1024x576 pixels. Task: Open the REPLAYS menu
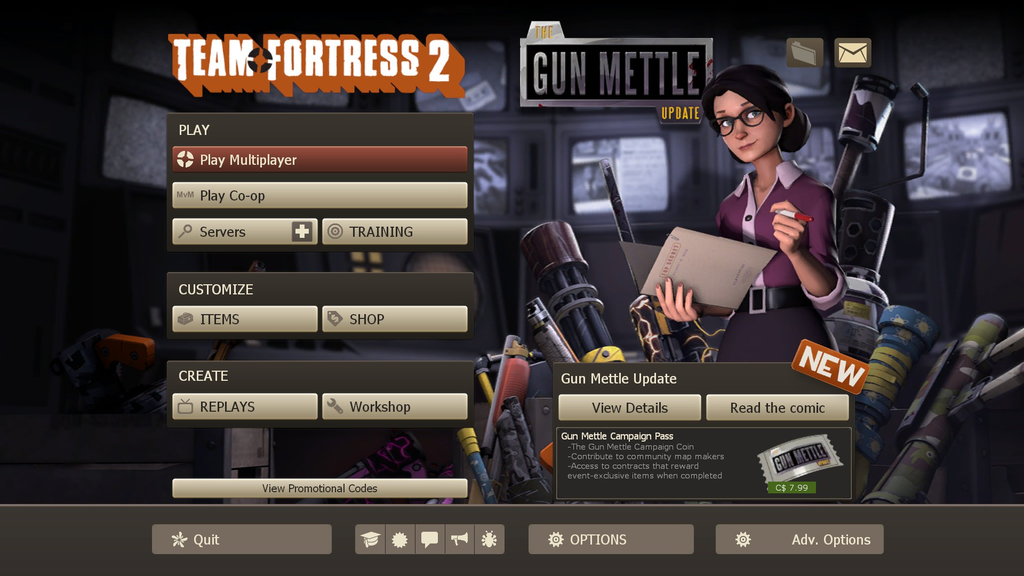[245, 407]
